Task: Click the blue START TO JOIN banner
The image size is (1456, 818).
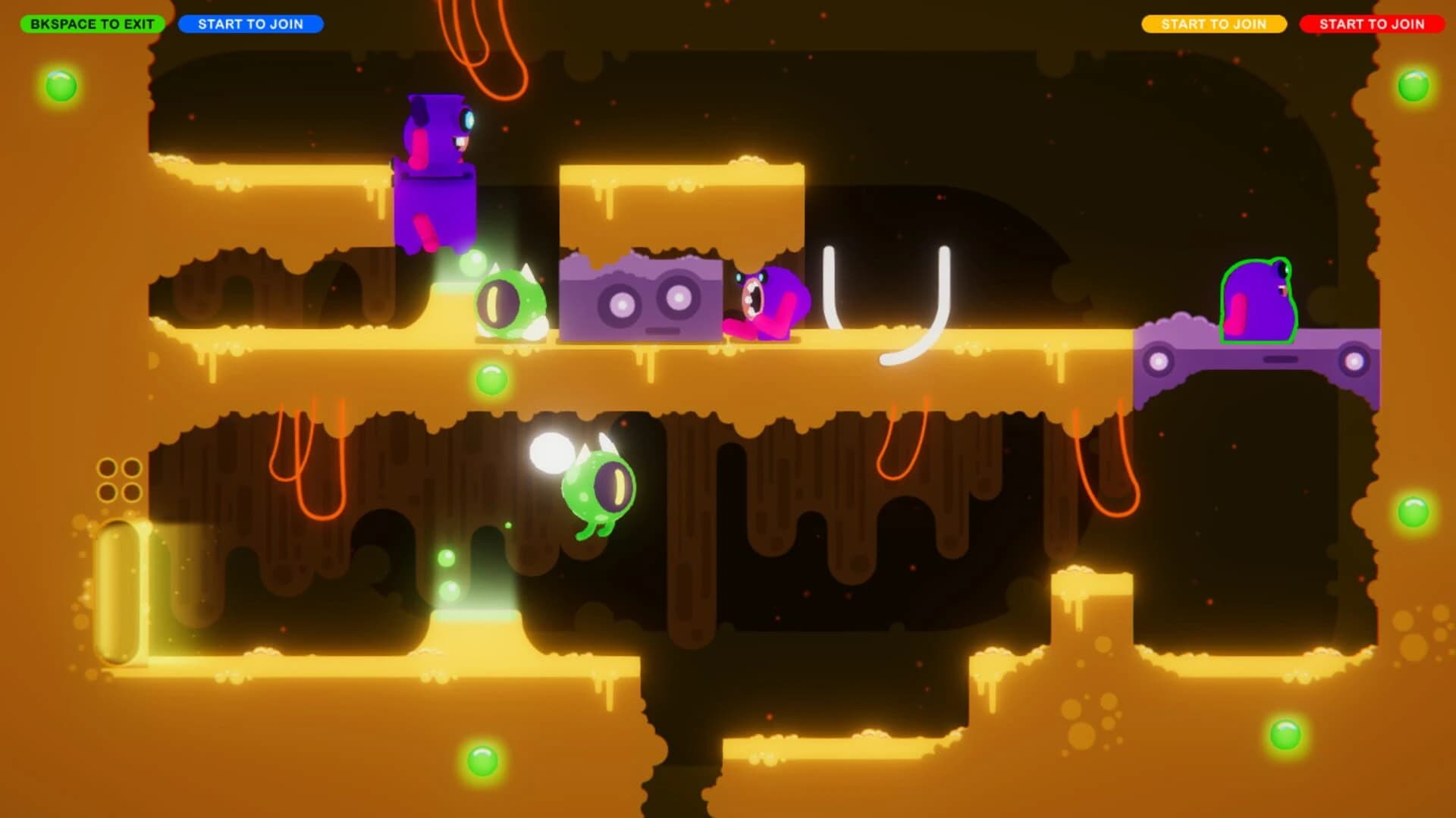Action: coord(253,24)
